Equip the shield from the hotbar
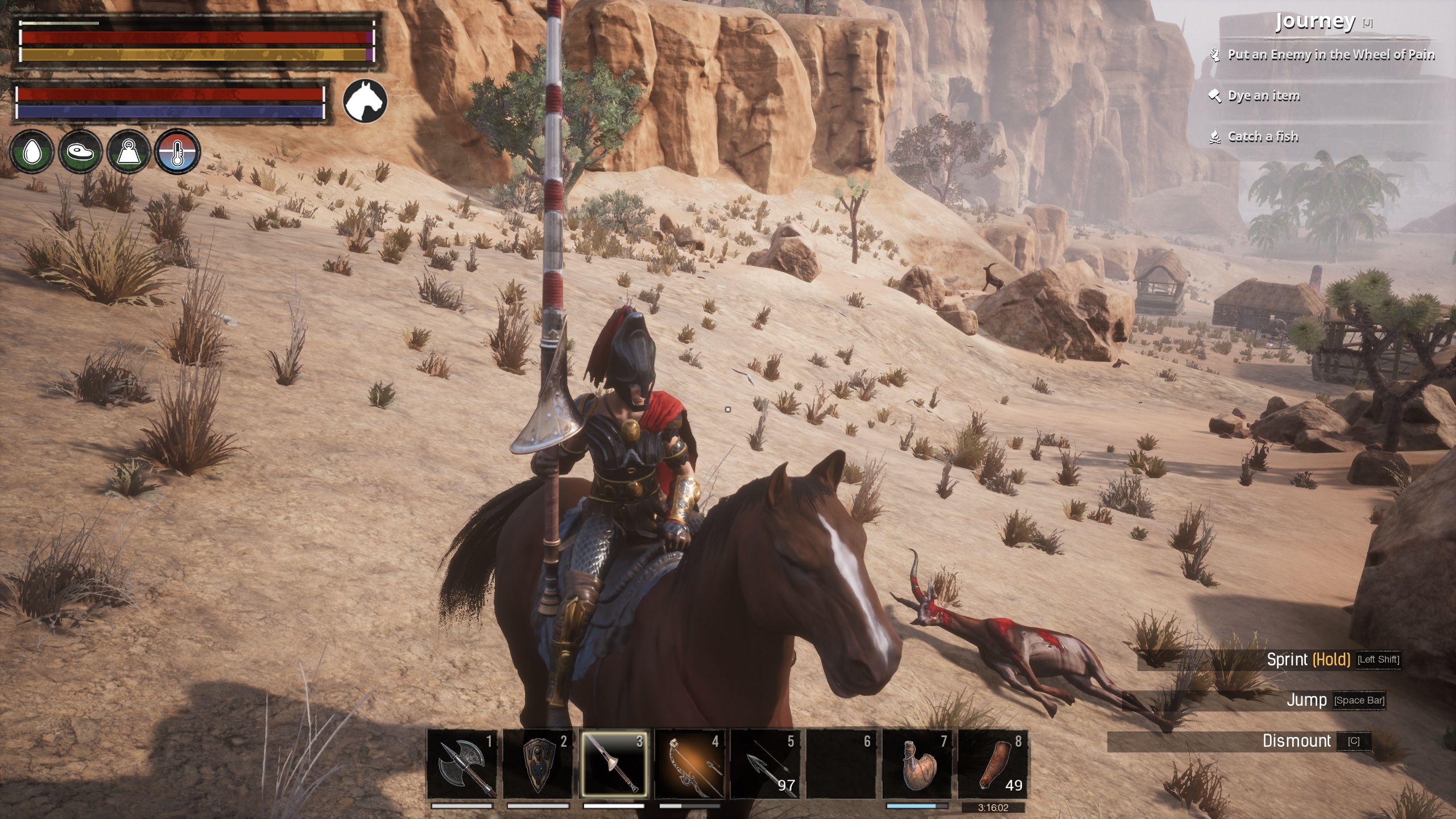 (x=538, y=764)
